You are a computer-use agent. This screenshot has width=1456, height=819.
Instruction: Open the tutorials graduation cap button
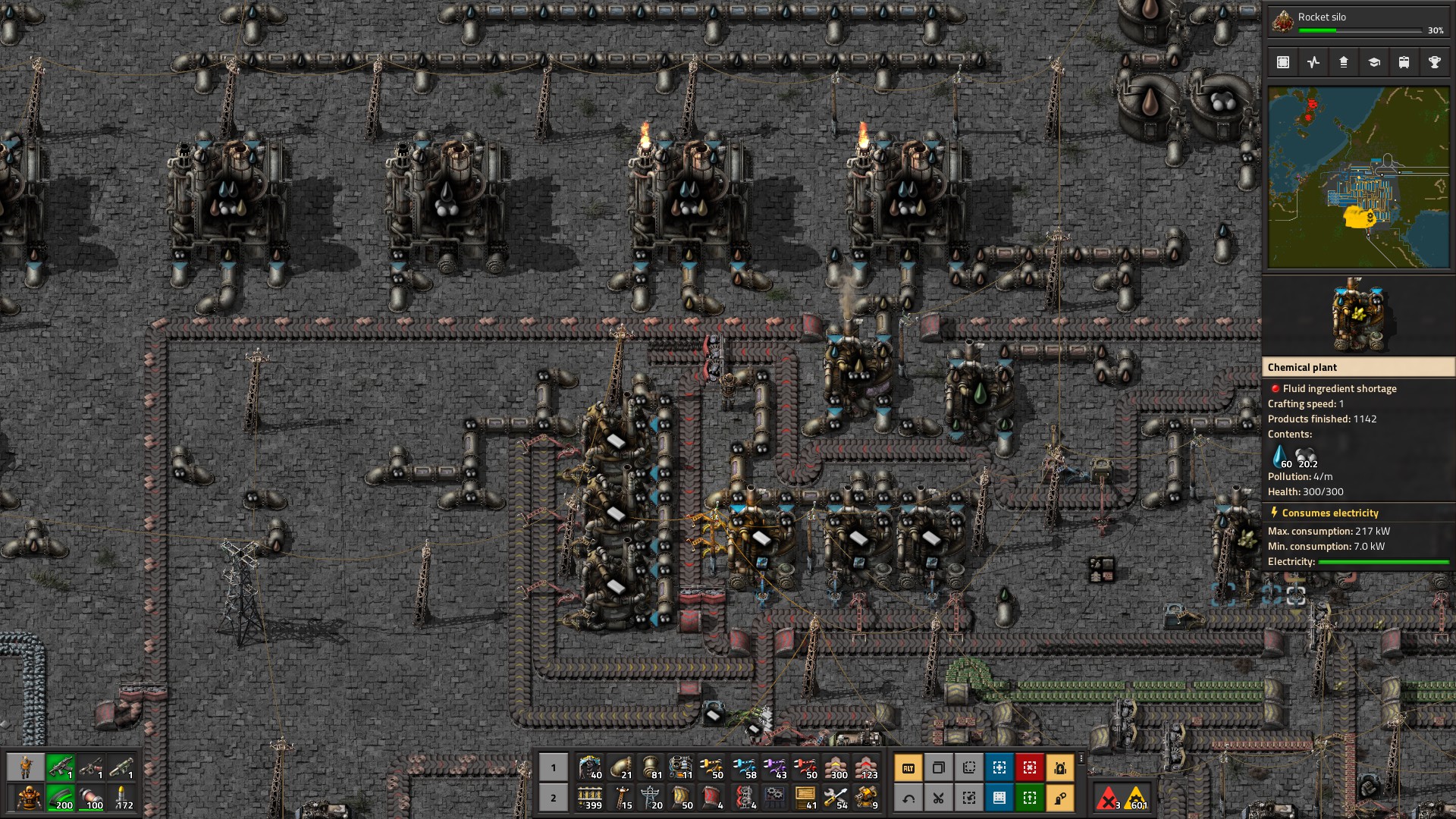[x=1373, y=63]
